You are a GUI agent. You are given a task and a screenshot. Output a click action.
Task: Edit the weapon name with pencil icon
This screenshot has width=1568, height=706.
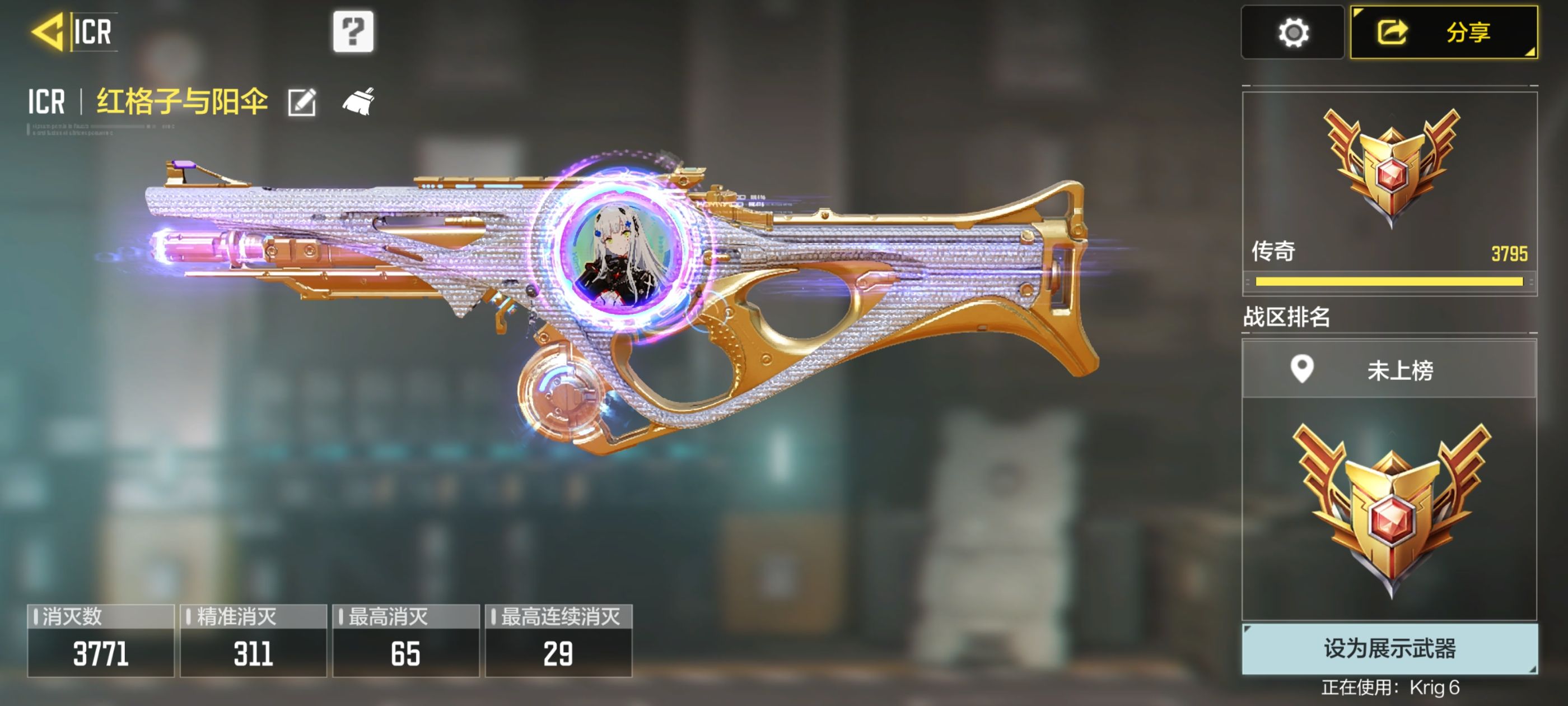(x=302, y=102)
